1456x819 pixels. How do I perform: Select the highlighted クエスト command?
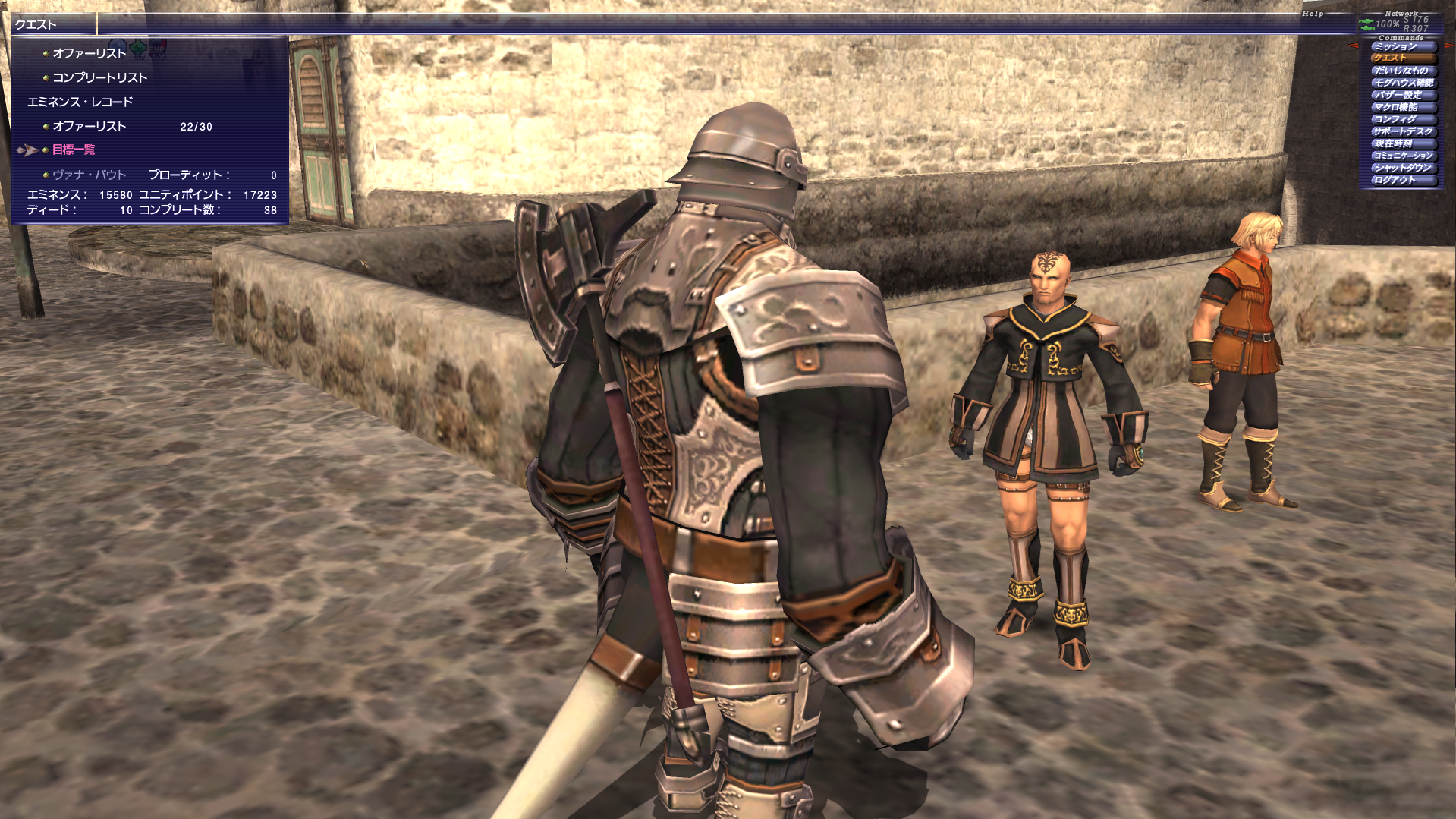click(x=1402, y=58)
